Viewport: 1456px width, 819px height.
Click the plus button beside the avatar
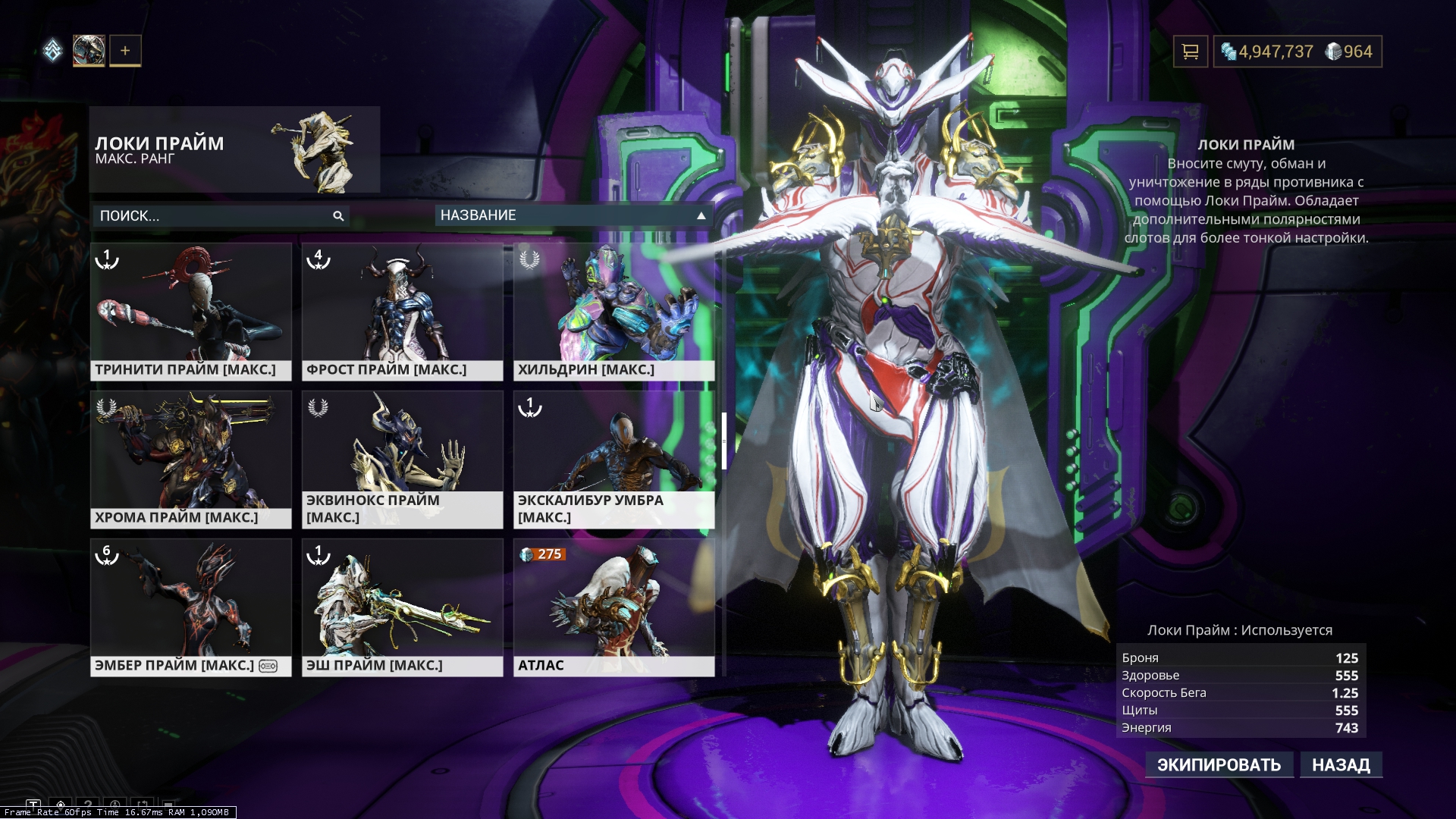125,51
